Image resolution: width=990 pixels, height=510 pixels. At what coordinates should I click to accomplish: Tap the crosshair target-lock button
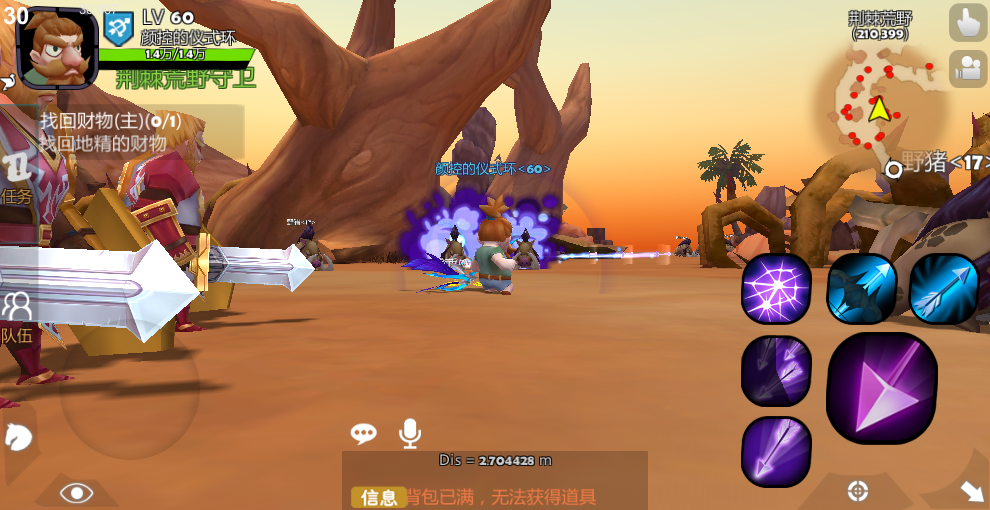tap(857, 491)
